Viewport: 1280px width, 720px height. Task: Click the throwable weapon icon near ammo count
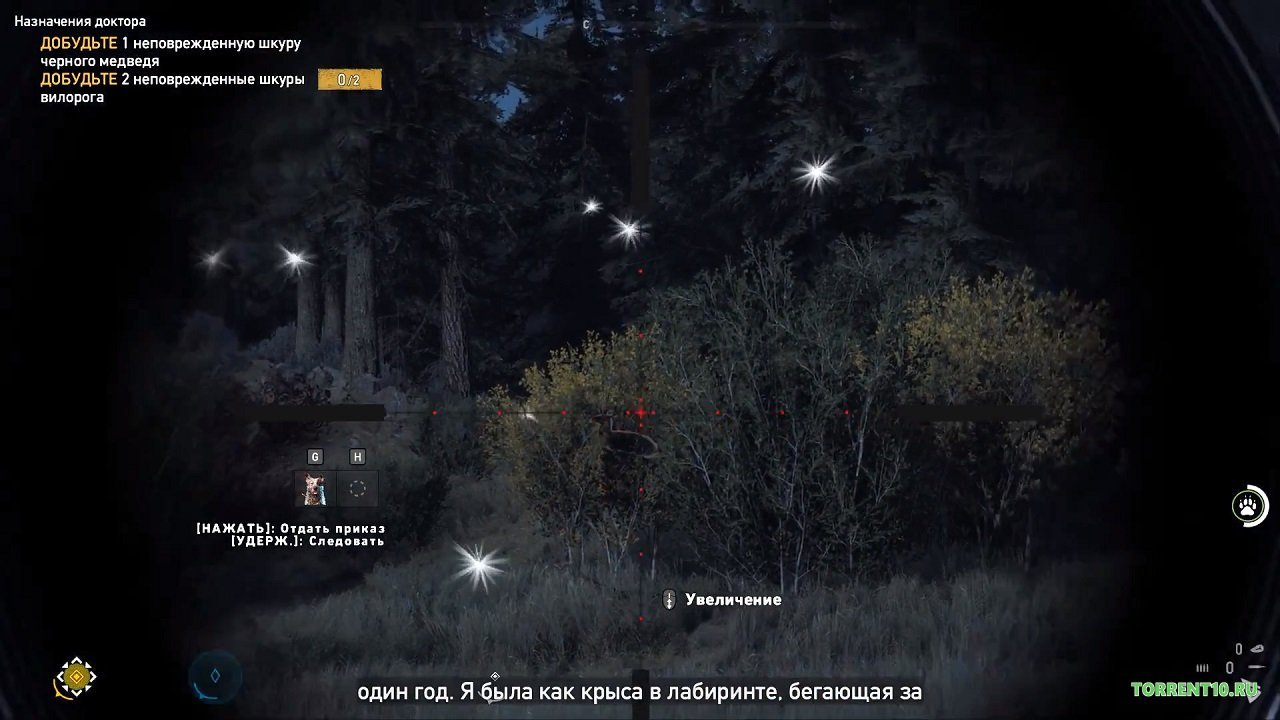(x=1256, y=648)
